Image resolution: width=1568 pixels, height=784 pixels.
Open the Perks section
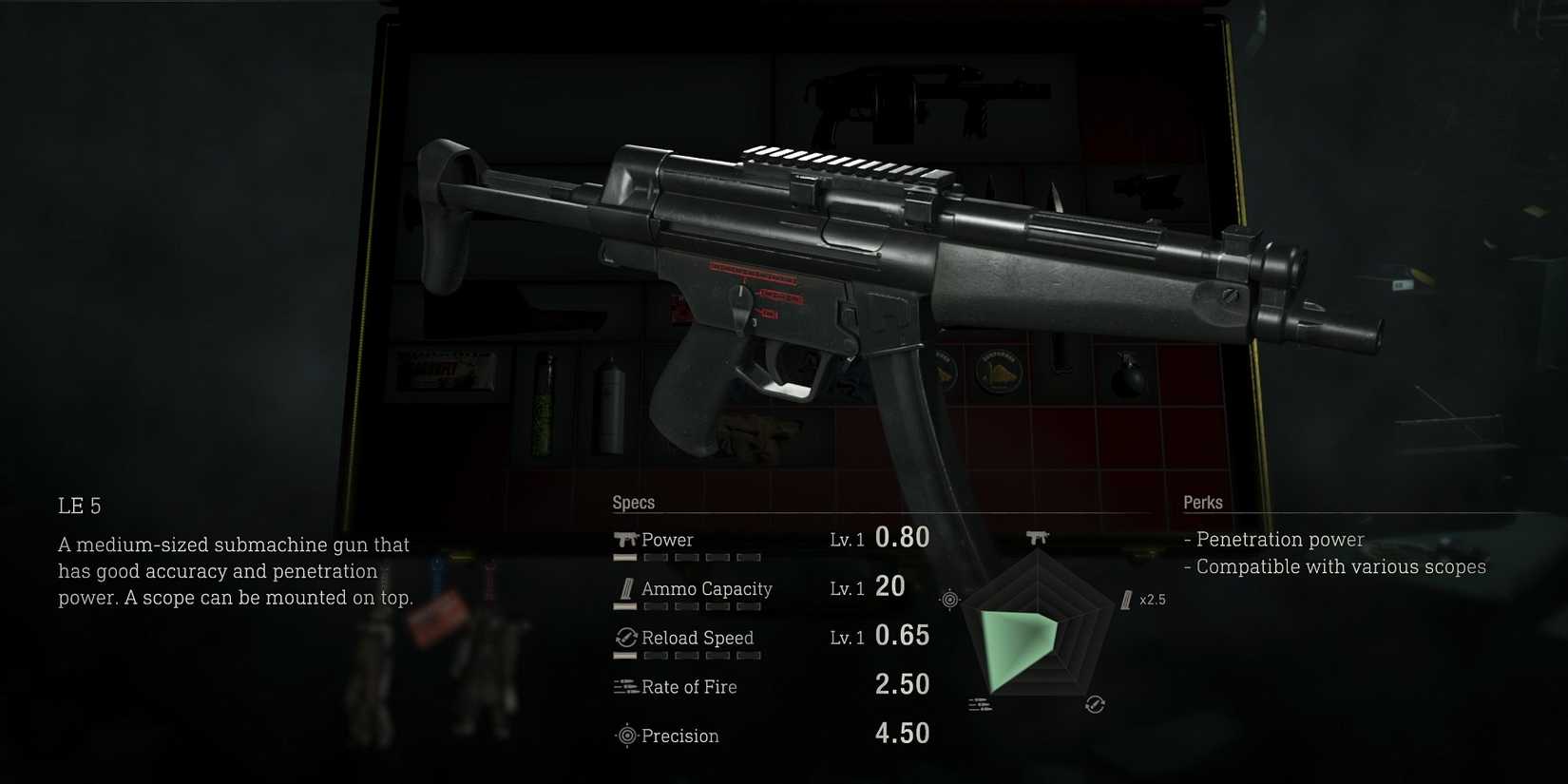[x=1203, y=502]
